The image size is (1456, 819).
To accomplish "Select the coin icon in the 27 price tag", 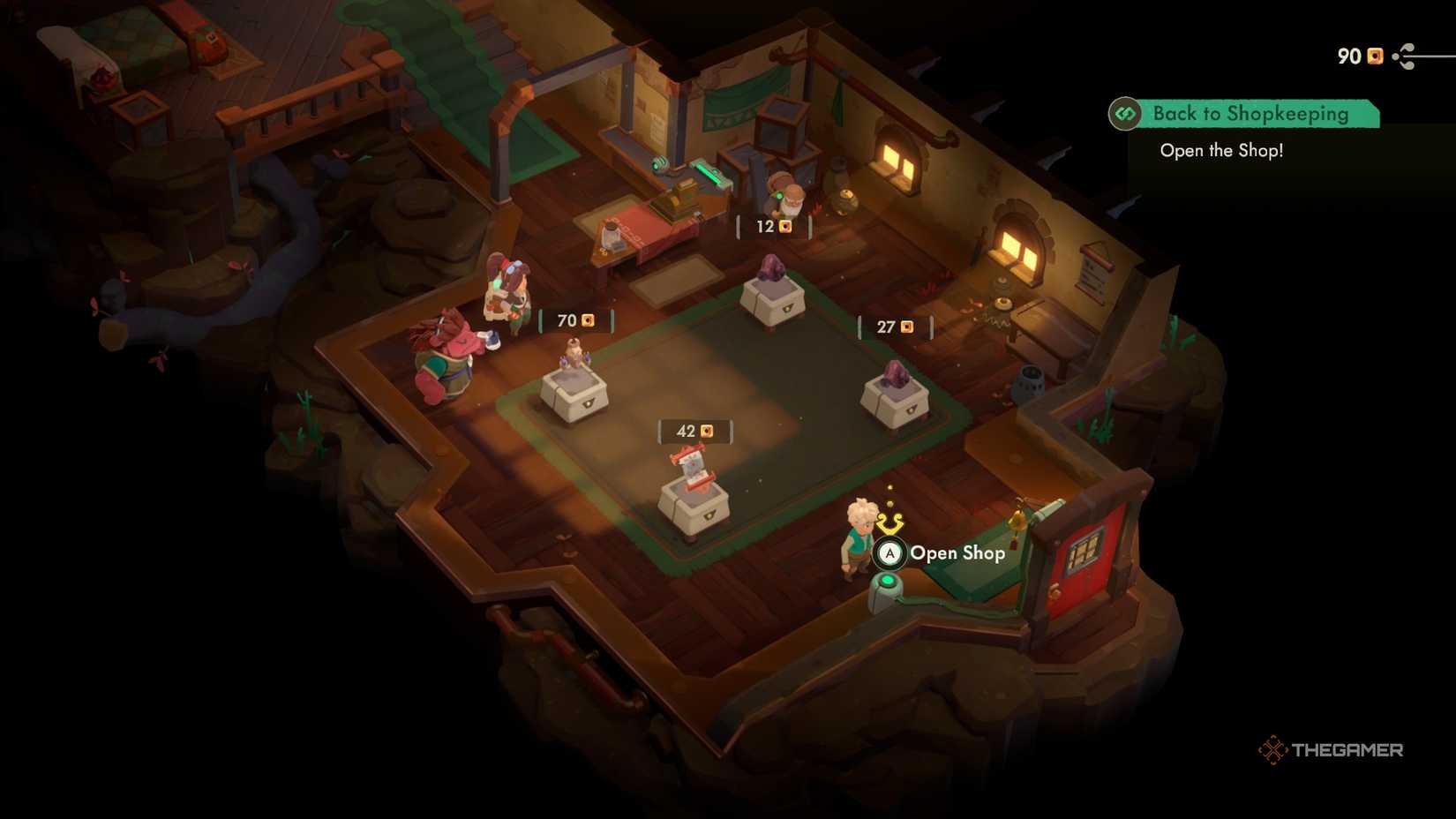I will tap(906, 327).
